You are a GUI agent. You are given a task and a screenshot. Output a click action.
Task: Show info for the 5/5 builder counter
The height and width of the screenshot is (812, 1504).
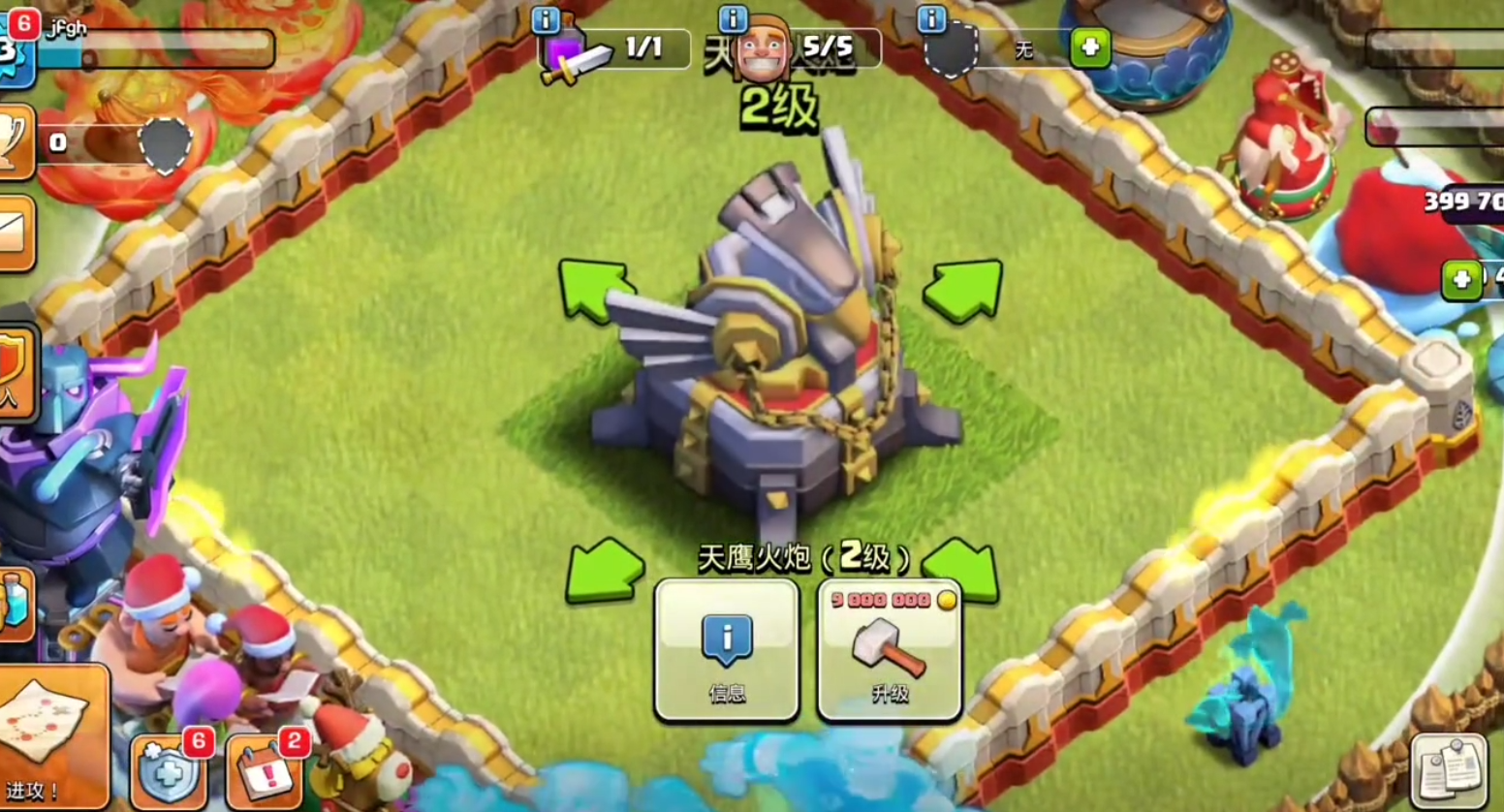pos(733,18)
